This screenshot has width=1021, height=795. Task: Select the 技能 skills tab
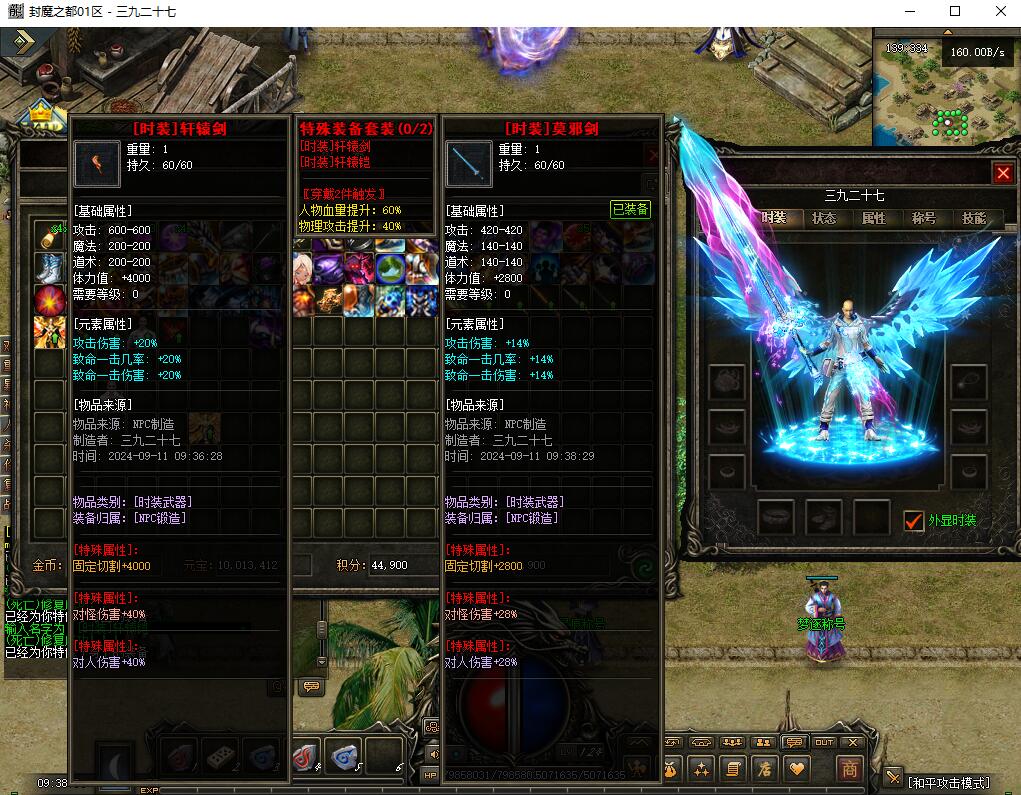973,218
